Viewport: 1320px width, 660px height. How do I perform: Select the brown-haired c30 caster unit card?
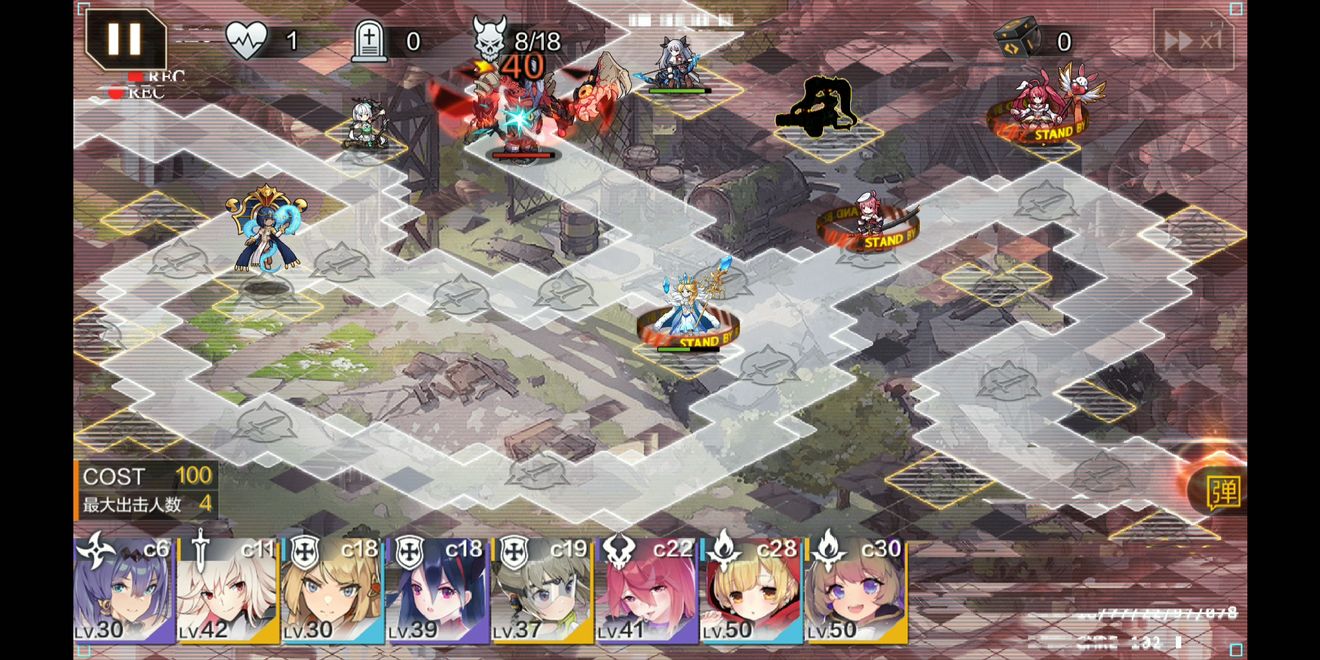[855, 592]
